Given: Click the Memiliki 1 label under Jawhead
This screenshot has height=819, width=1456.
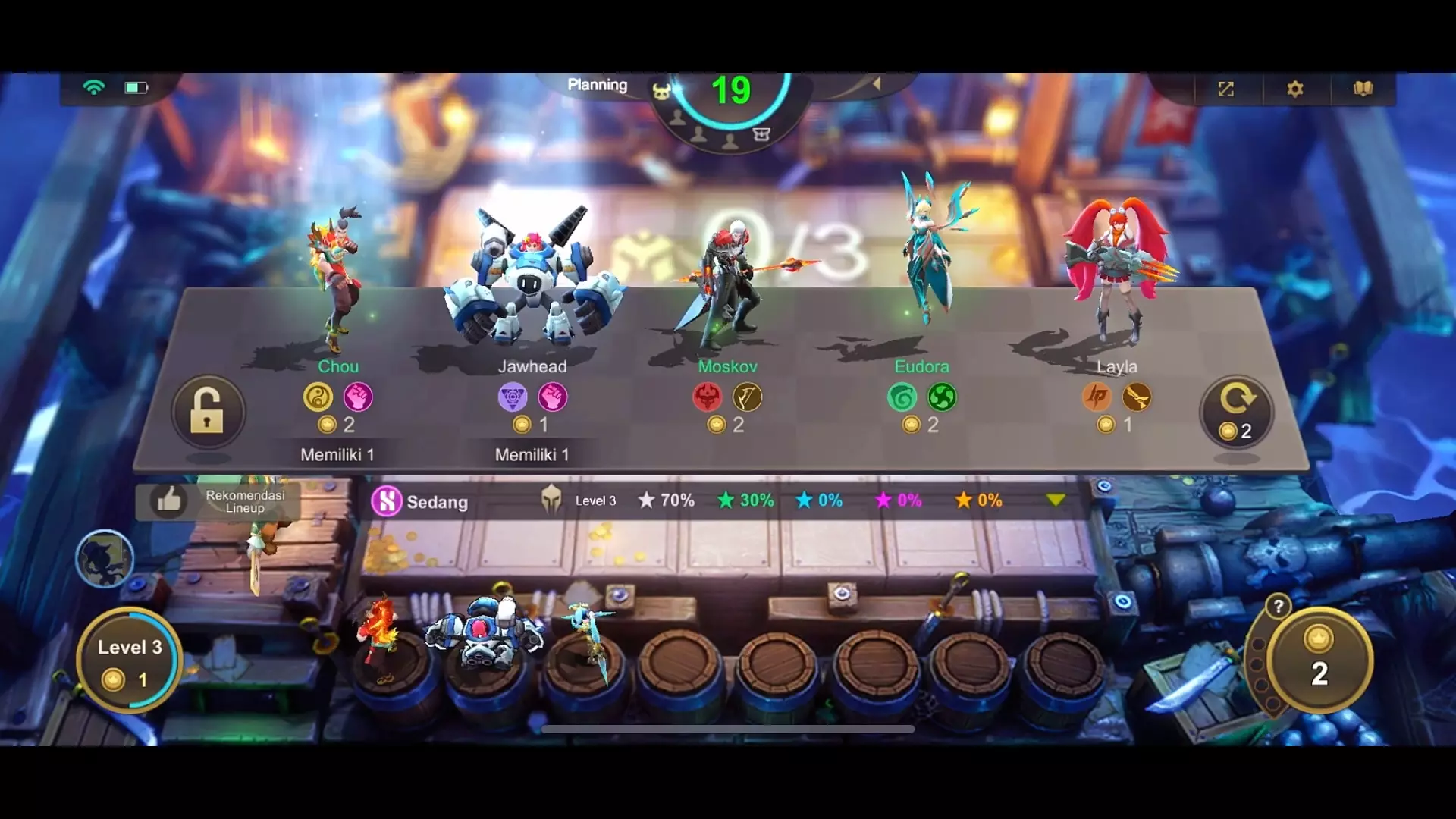Looking at the screenshot, I should pos(532,455).
